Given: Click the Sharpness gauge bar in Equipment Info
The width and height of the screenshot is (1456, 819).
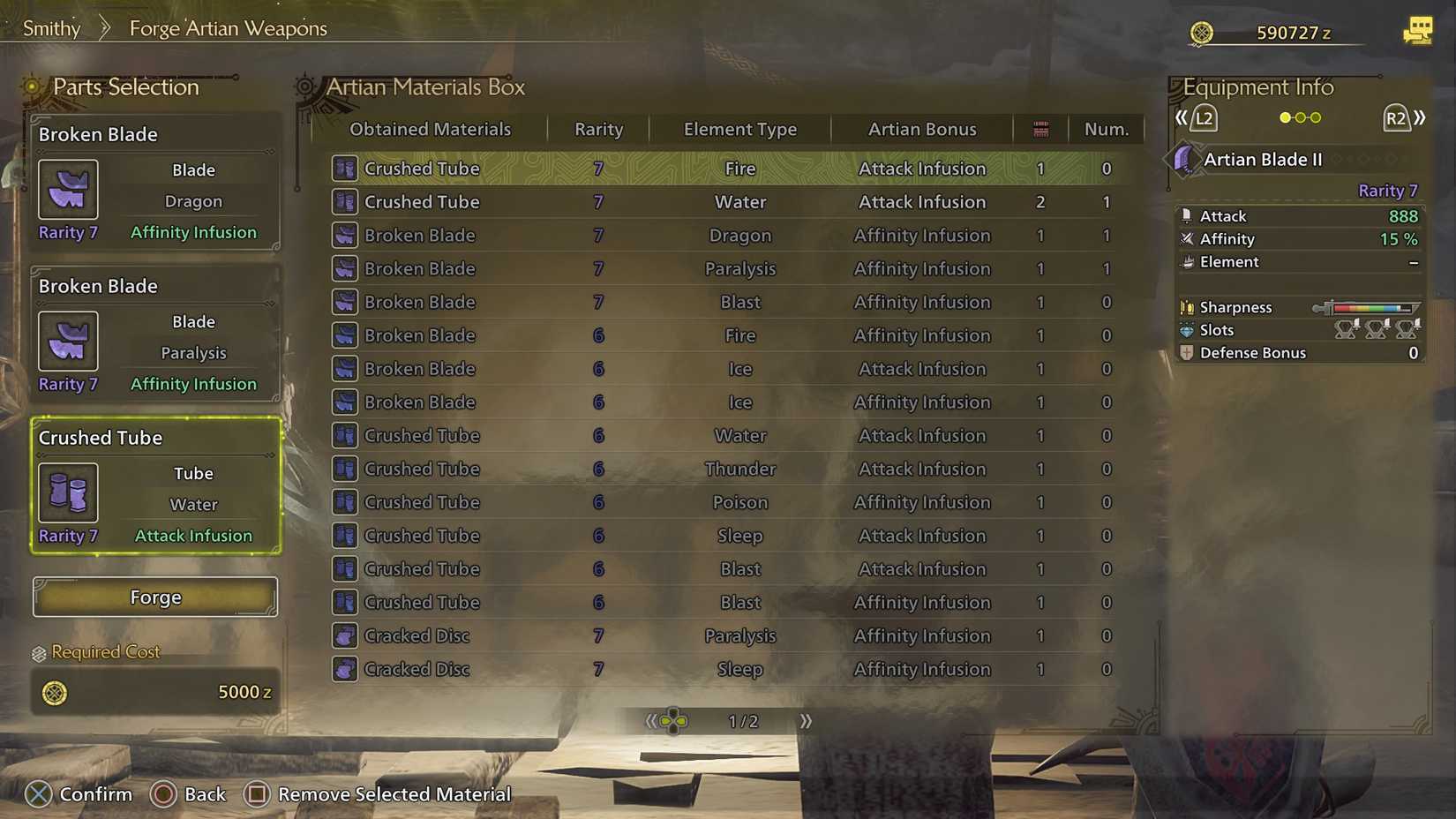Looking at the screenshot, I should tap(1367, 307).
